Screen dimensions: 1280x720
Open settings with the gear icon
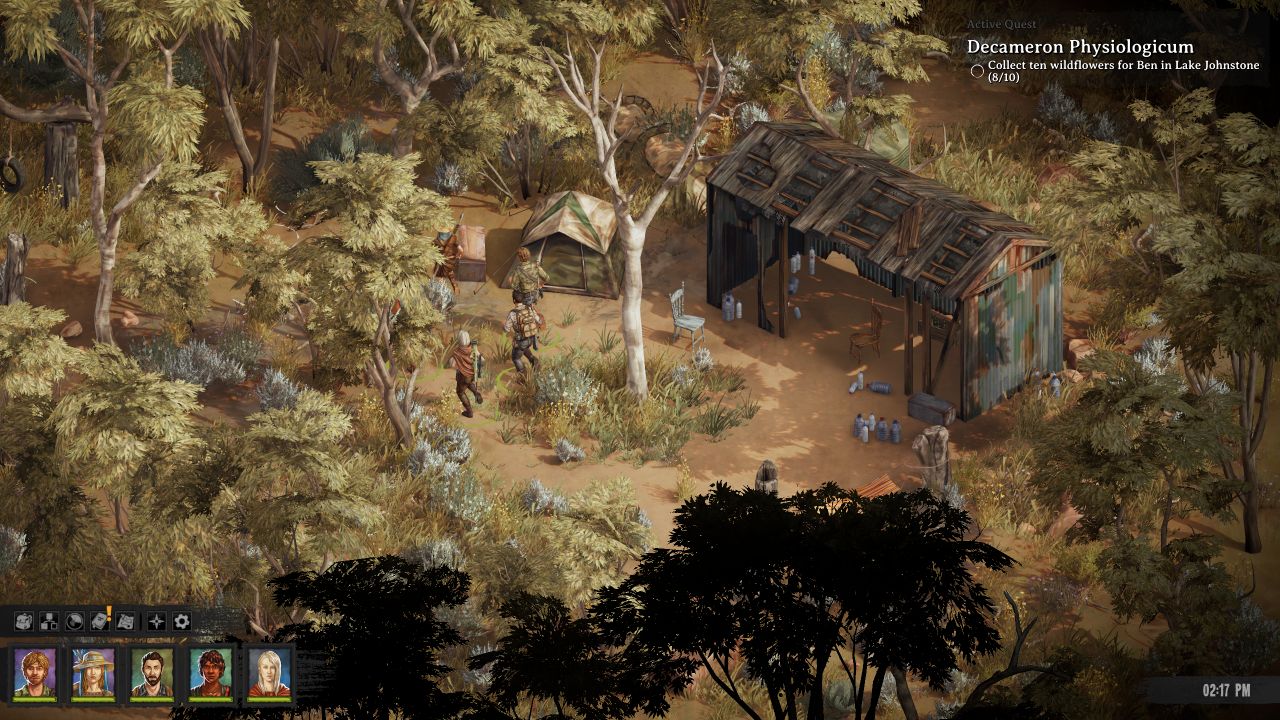181,621
